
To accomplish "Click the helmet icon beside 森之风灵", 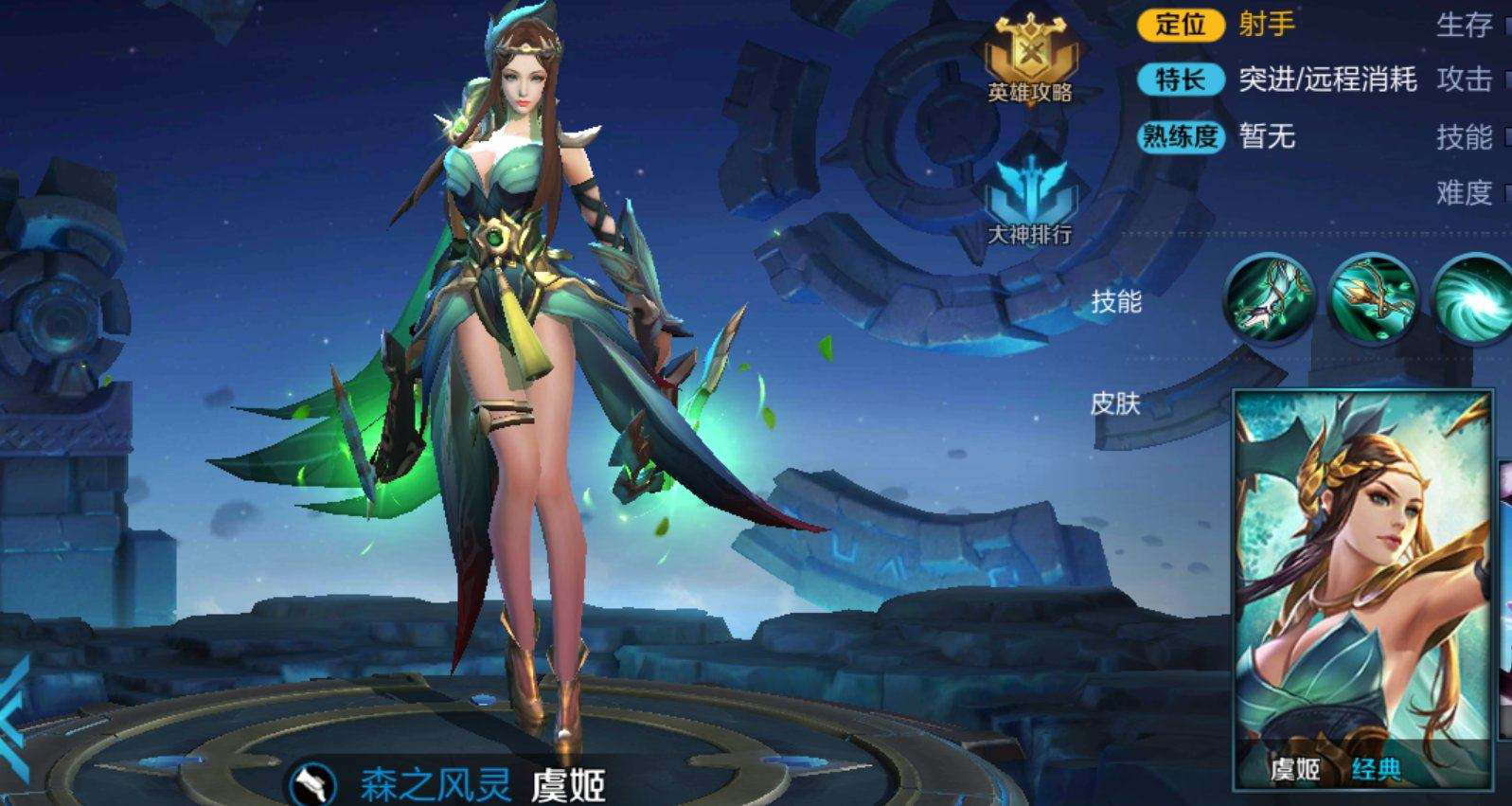I will pos(313,783).
